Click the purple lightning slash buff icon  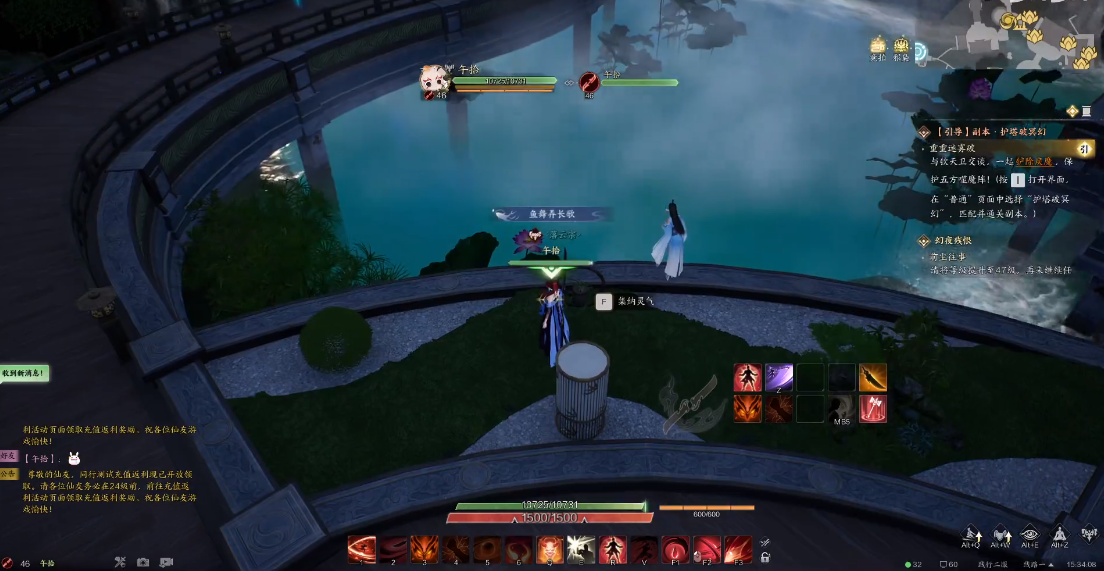tap(779, 377)
